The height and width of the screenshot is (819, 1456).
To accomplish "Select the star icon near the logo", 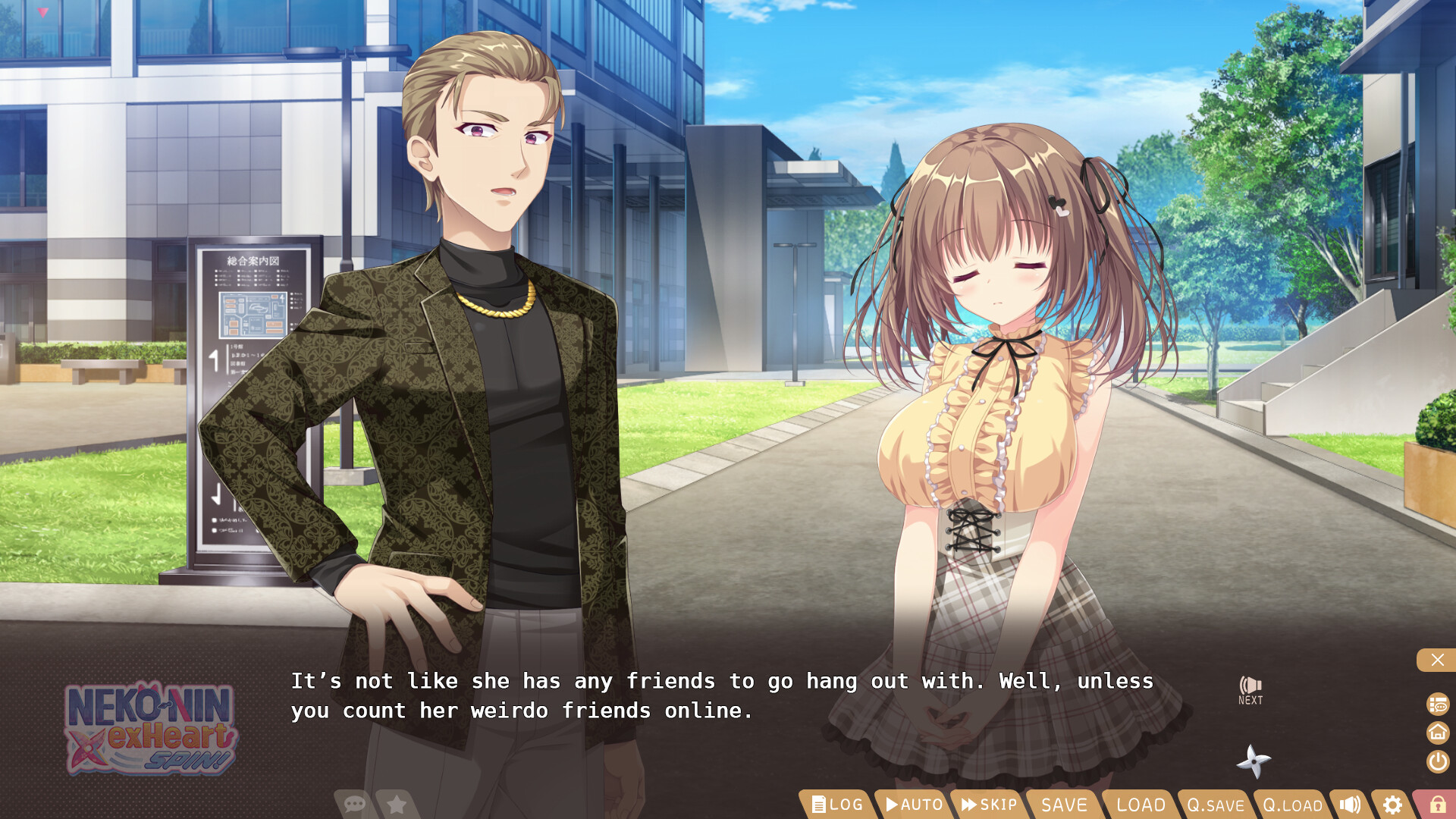I will point(397,805).
